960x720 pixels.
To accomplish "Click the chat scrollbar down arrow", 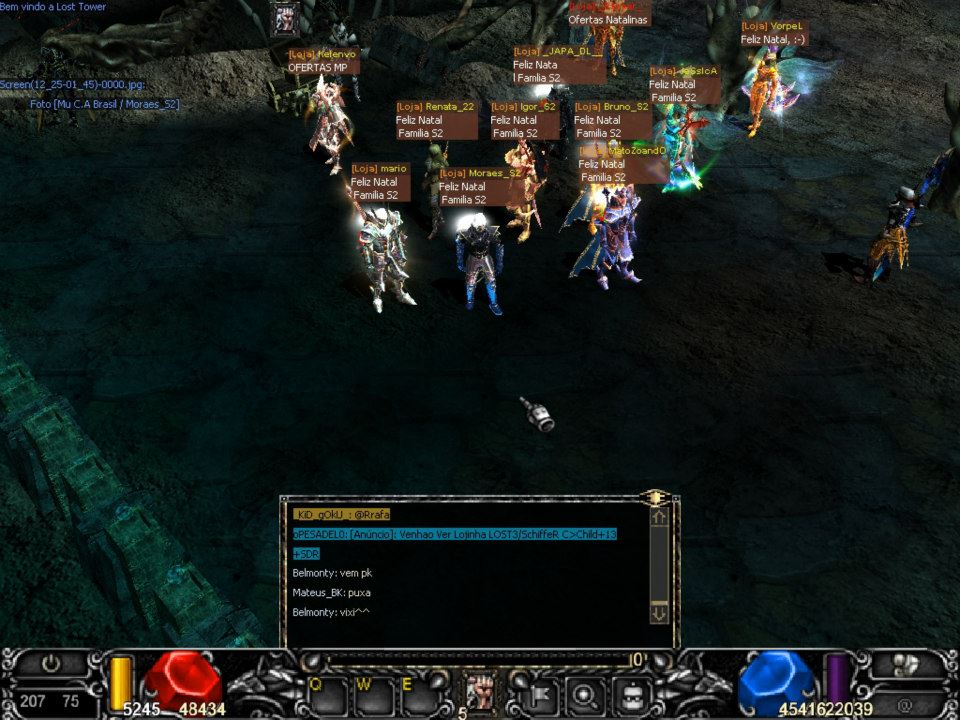I will pyautogui.click(x=658, y=611).
